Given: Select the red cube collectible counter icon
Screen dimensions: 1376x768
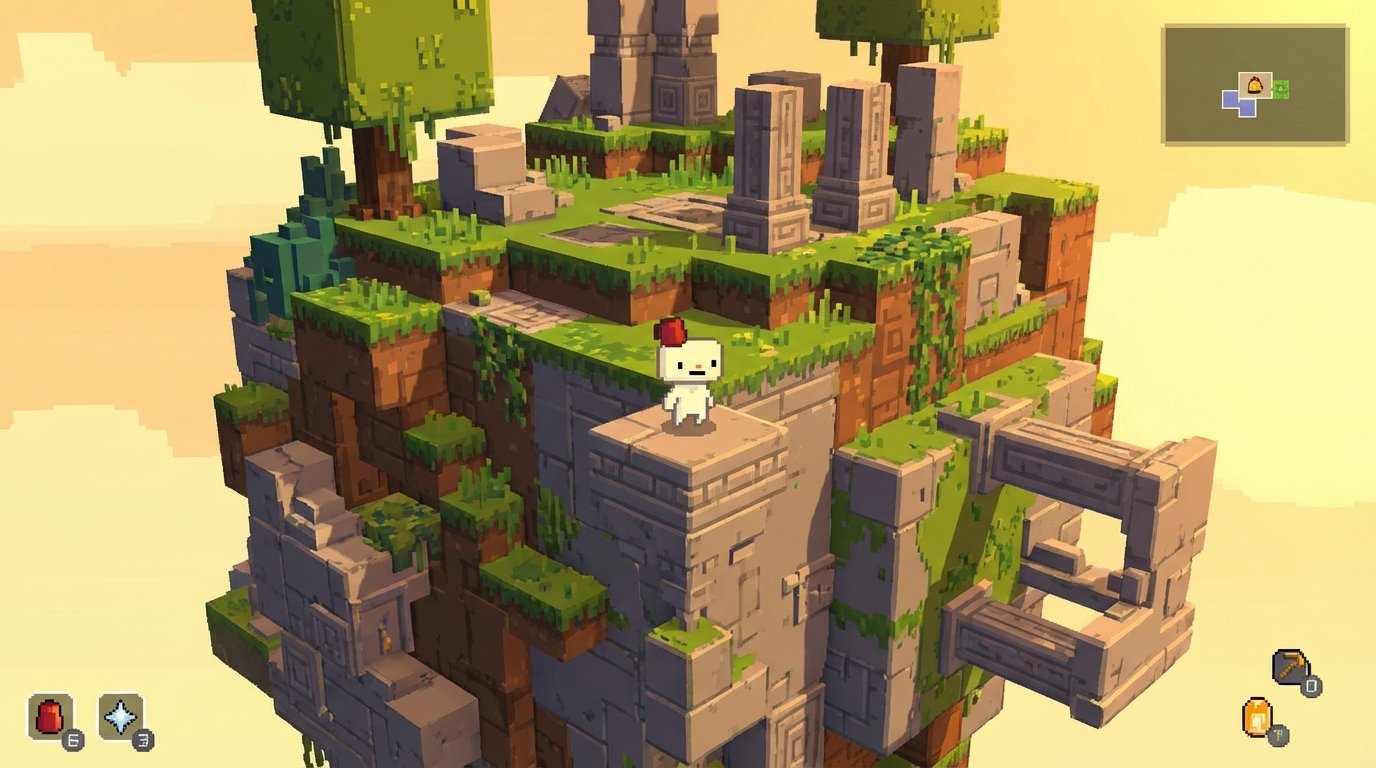Looking at the screenshot, I should click(51, 716).
